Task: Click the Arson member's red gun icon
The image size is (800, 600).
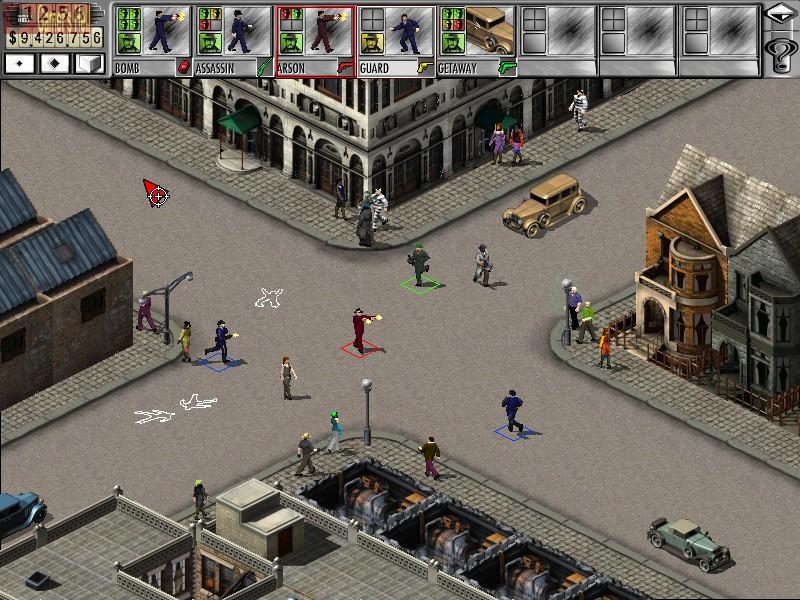Action: click(345, 67)
